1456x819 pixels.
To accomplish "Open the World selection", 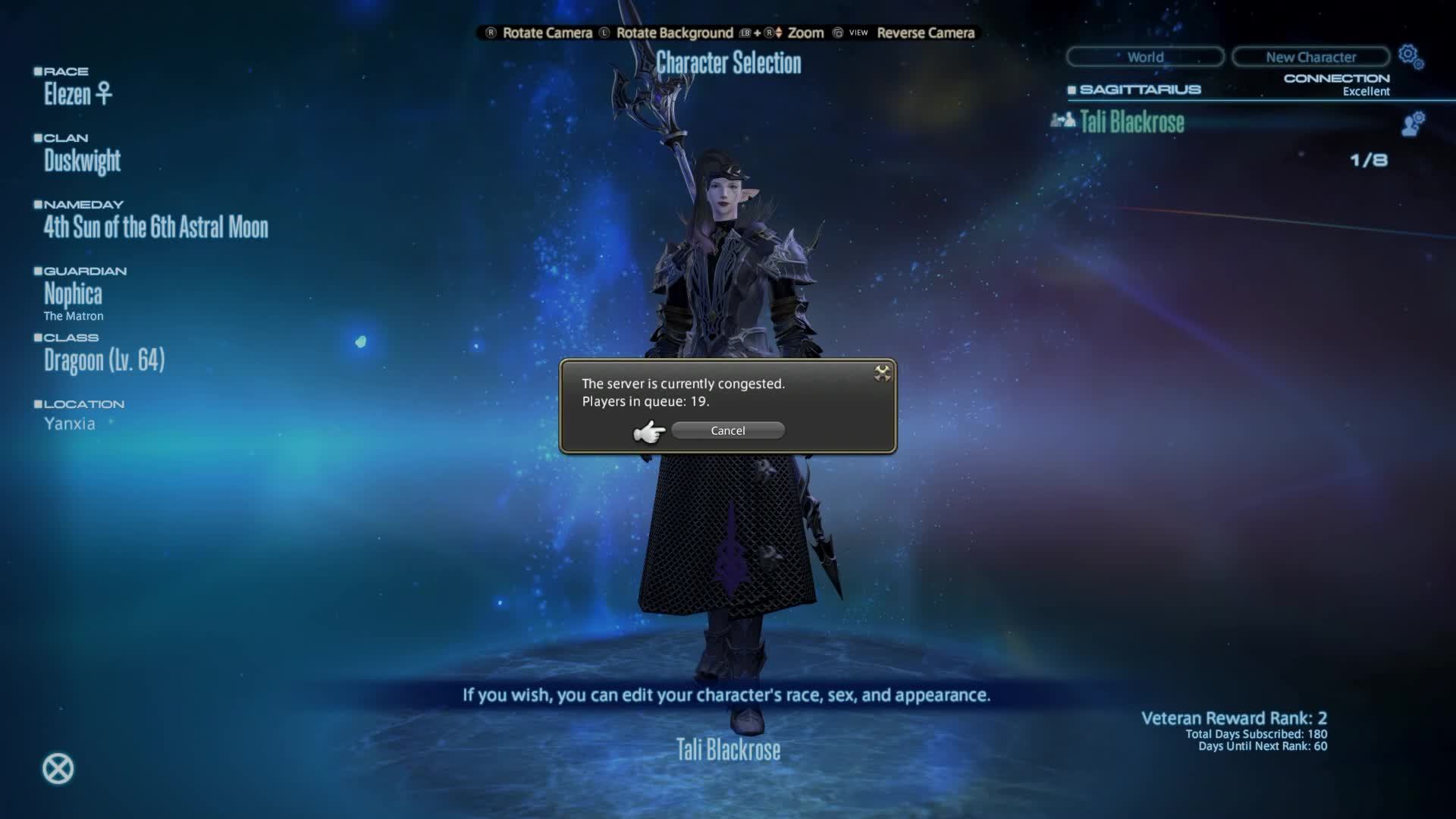I will tap(1144, 57).
